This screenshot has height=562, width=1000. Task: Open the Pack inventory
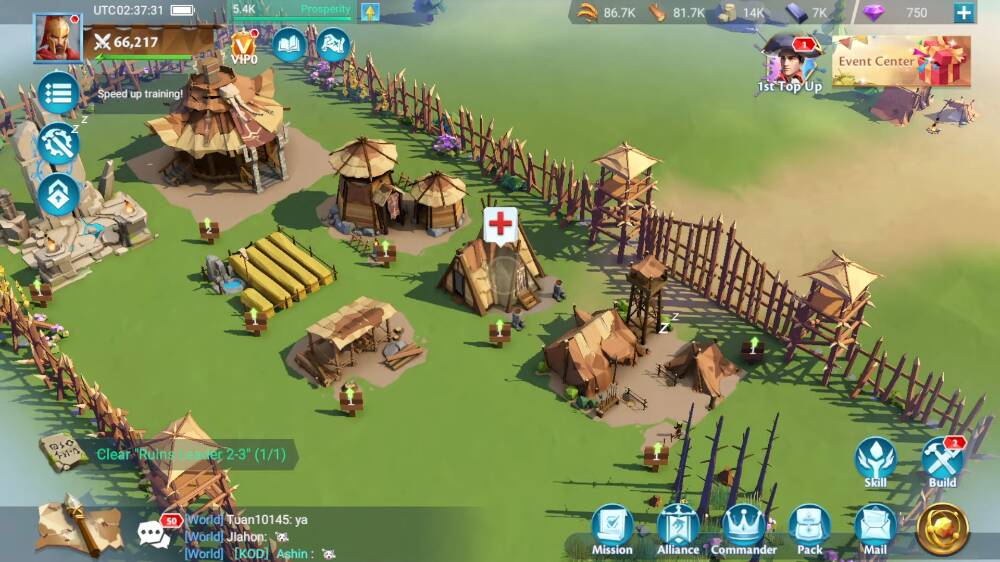pos(810,530)
